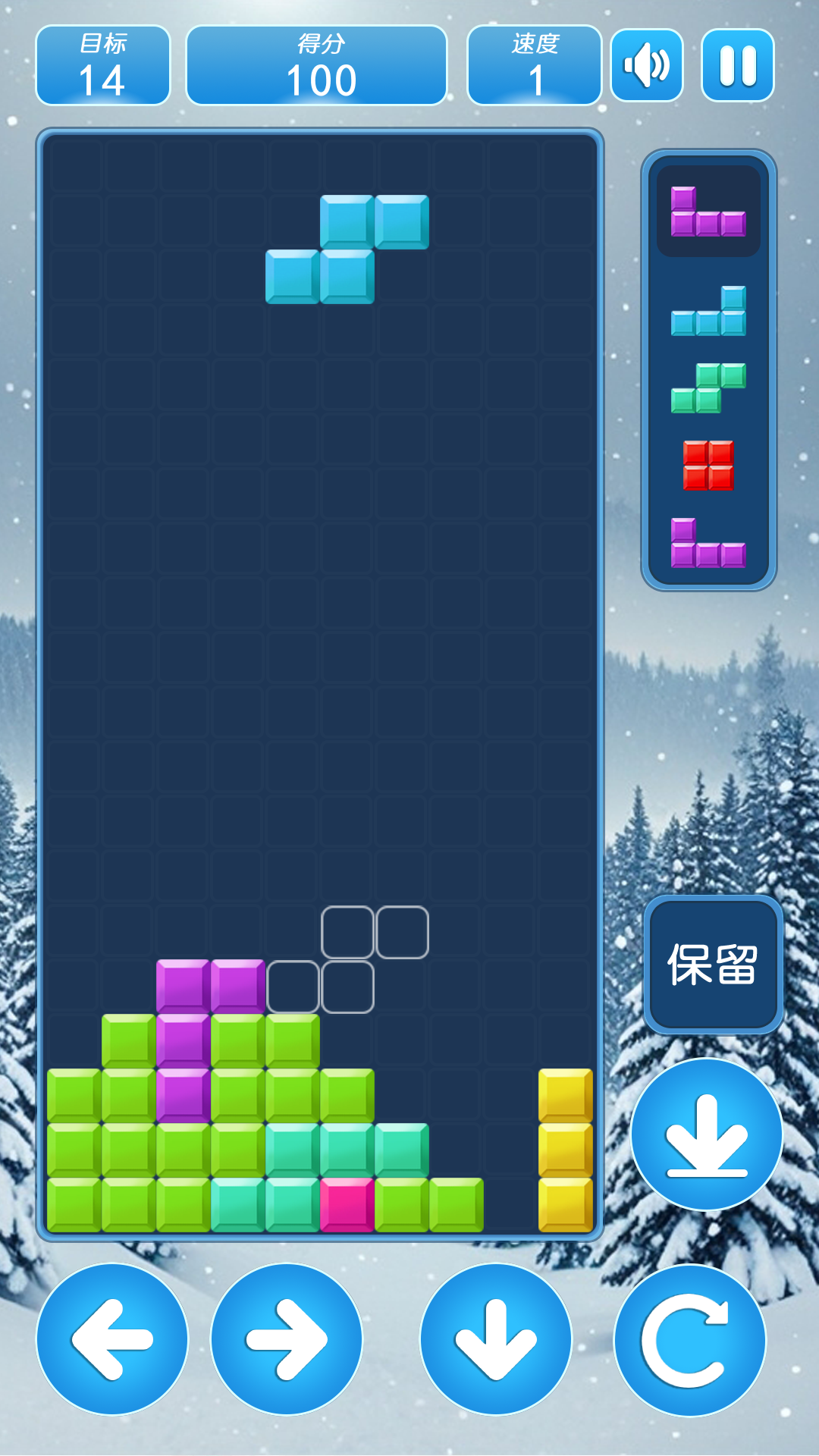Viewport: 819px width, 1456px height.
Task: Tap the 保留 hold piece button
Action: click(x=713, y=965)
